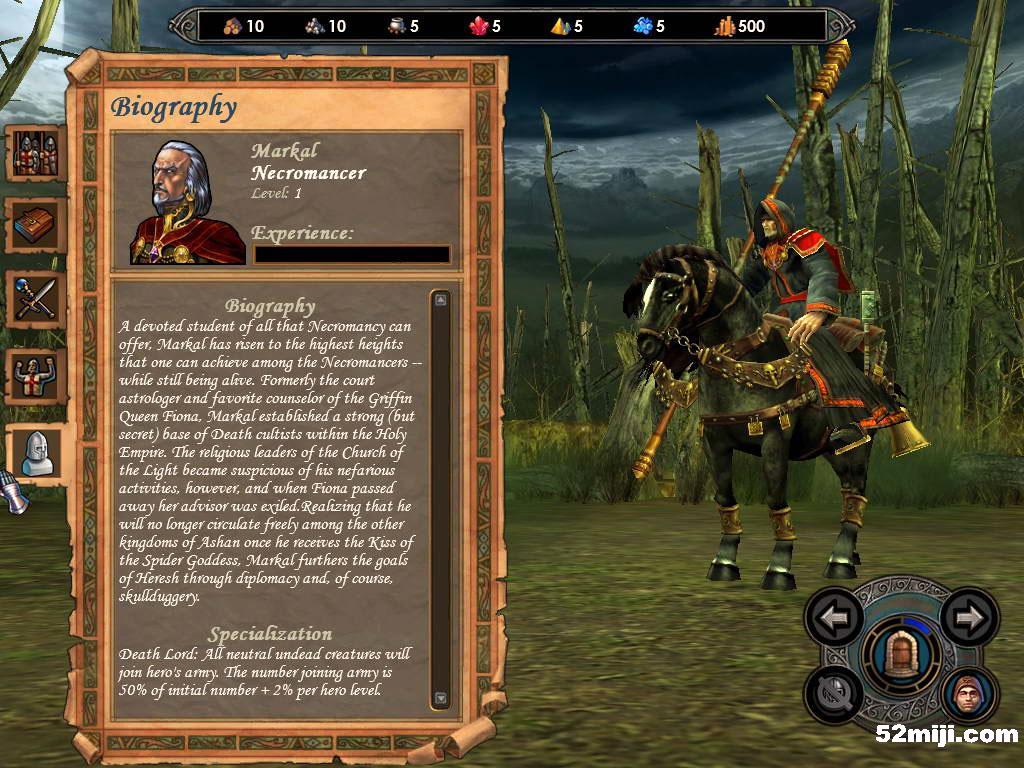The width and height of the screenshot is (1024, 768).
Task: Click Markal's portrait in the biography panel
Action: point(187,204)
